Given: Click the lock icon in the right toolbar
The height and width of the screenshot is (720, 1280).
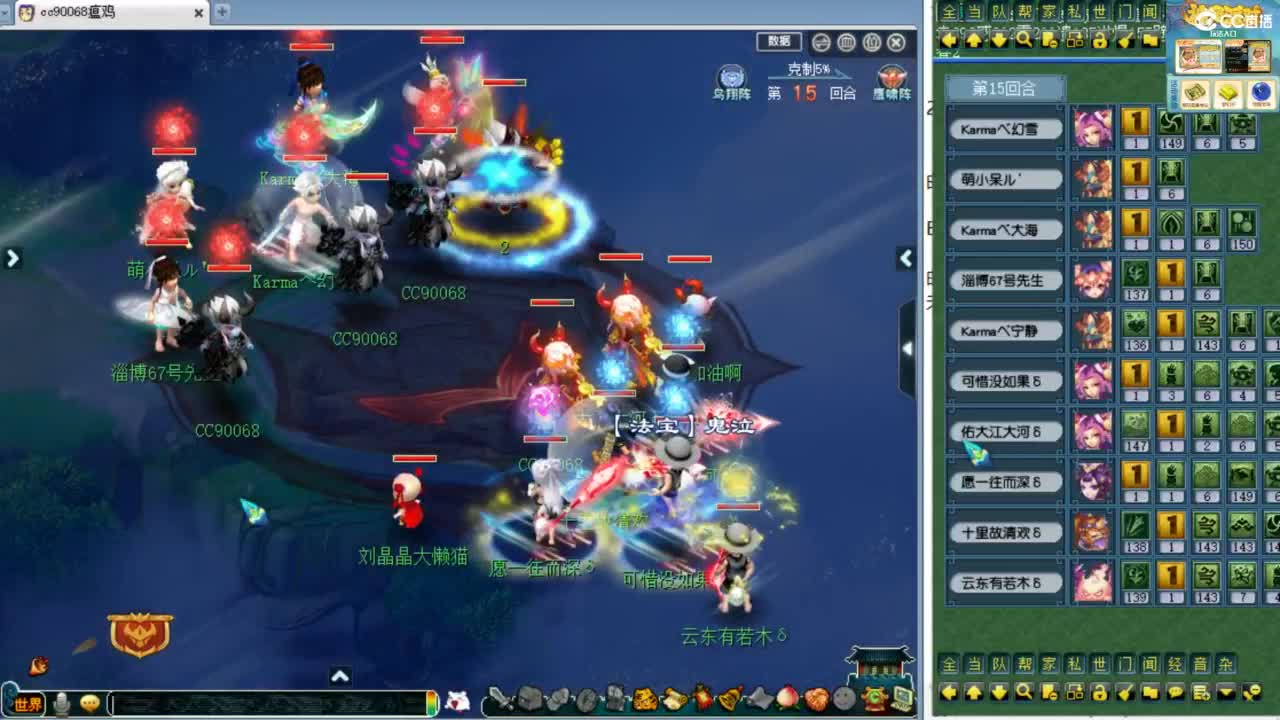Looking at the screenshot, I should pyautogui.click(x=1101, y=693).
